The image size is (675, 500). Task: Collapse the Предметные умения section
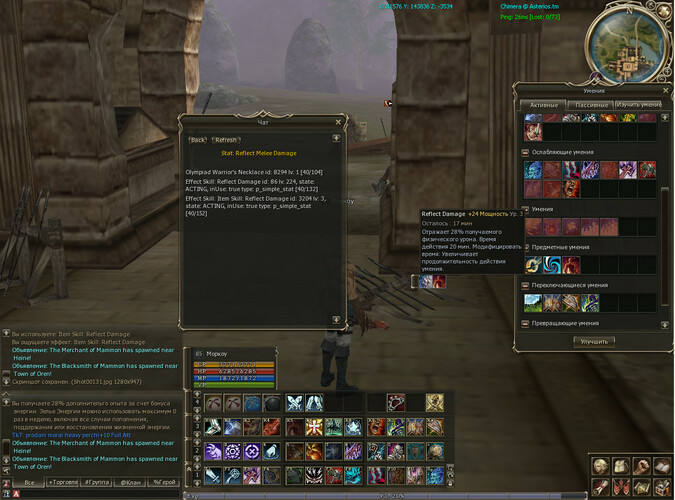pos(526,246)
